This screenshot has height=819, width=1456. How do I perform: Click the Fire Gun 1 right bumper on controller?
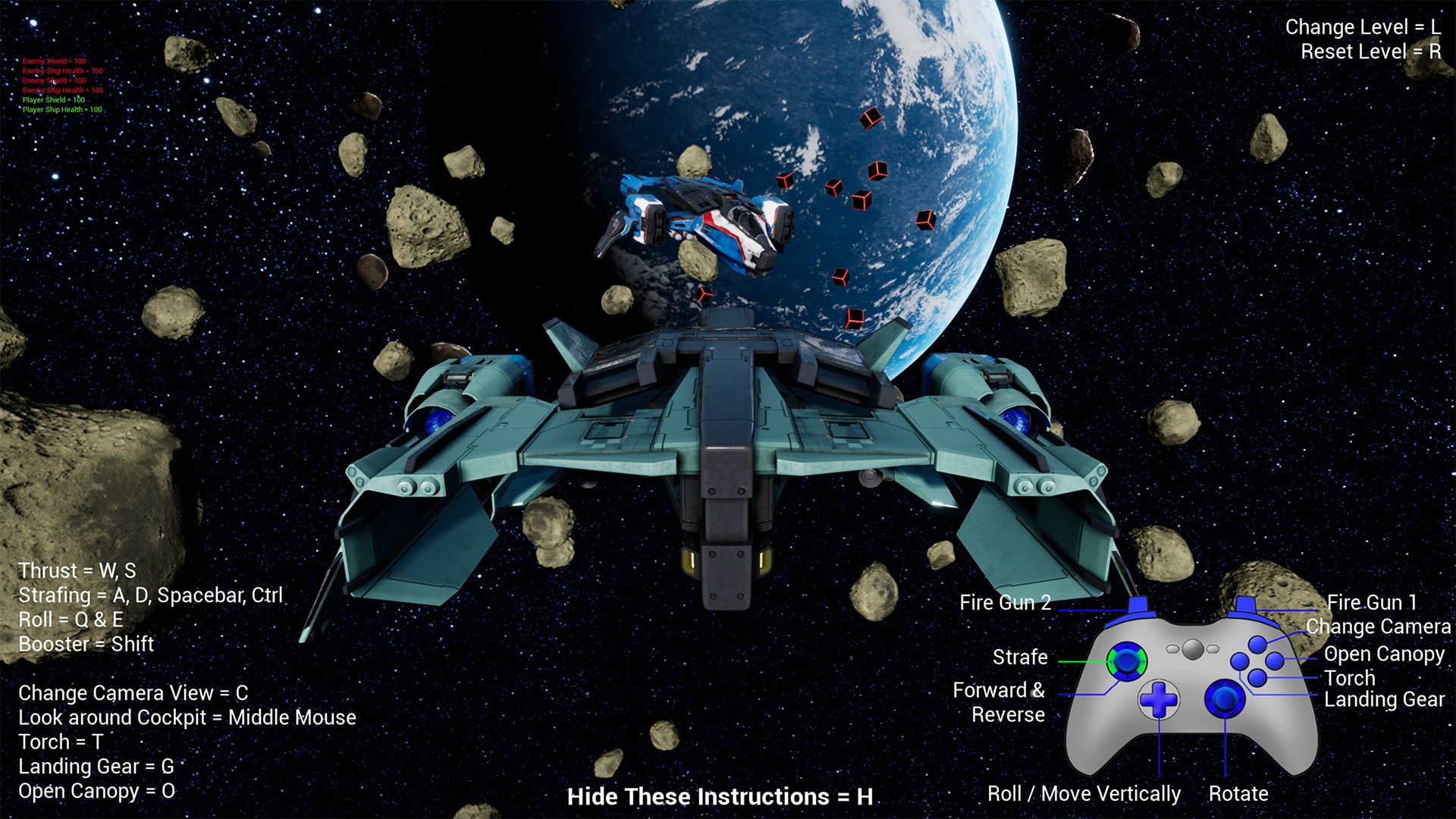(1244, 604)
